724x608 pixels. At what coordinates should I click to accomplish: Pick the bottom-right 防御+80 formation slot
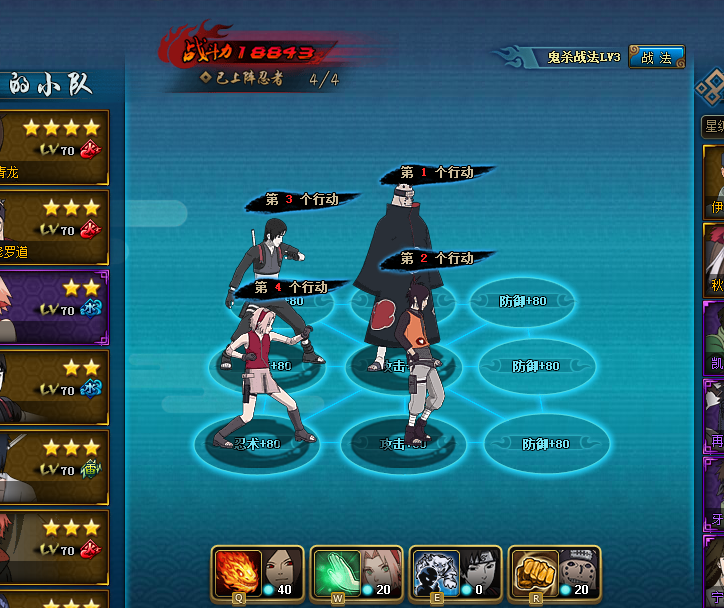tap(546, 443)
